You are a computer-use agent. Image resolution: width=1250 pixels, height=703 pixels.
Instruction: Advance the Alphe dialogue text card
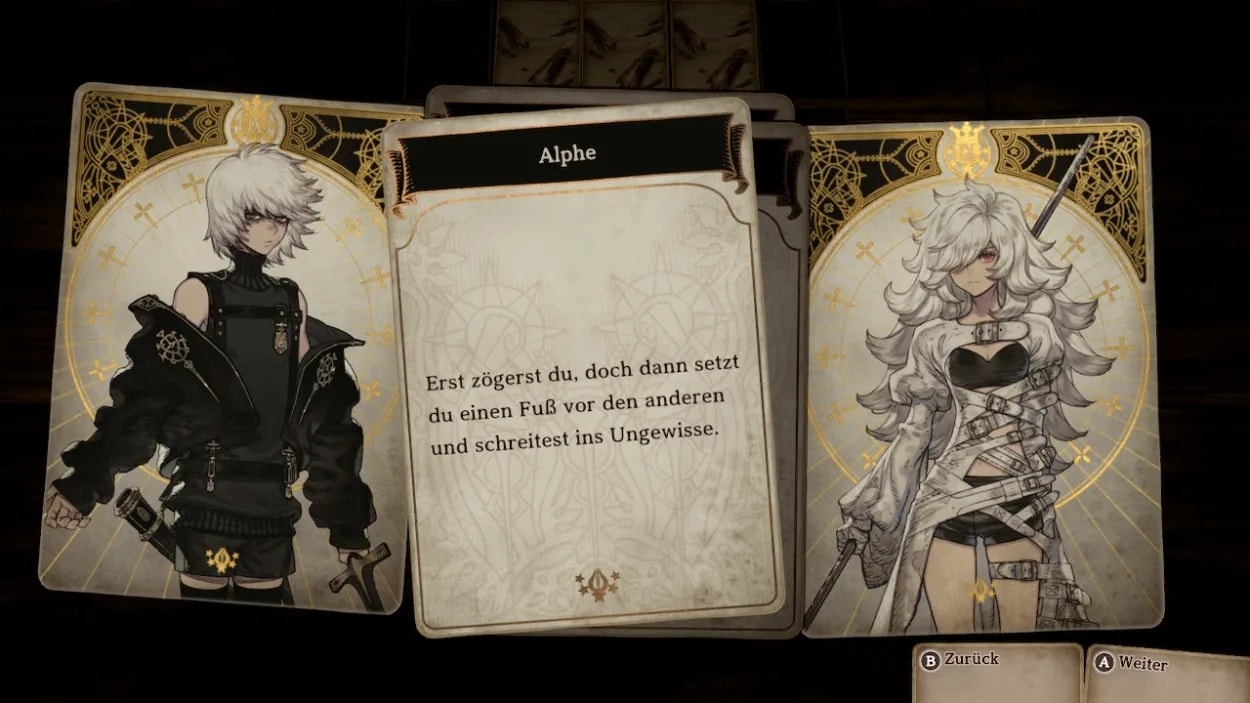click(583, 400)
